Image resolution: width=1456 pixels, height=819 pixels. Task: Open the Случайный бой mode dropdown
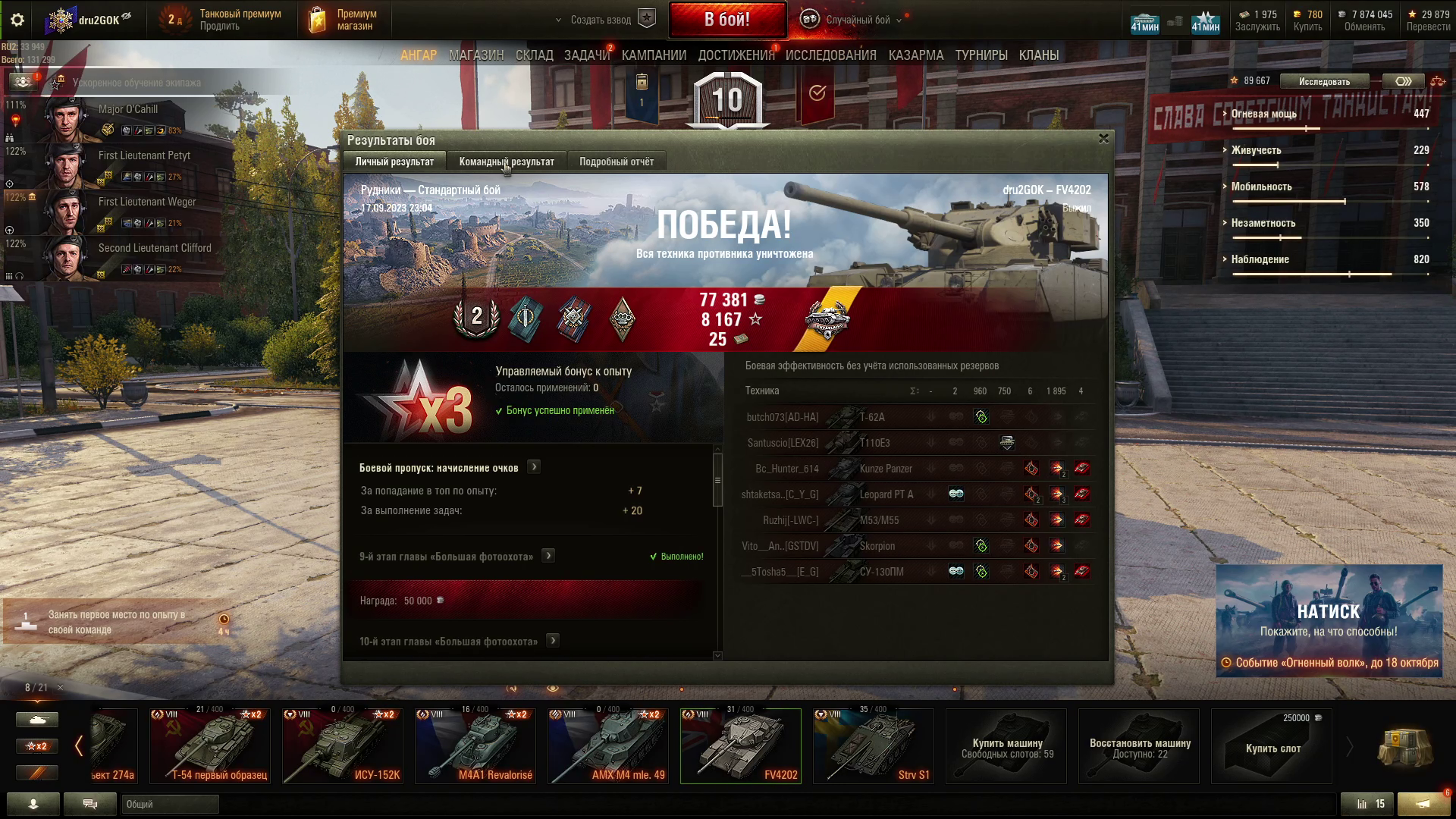[x=858, y=20]
